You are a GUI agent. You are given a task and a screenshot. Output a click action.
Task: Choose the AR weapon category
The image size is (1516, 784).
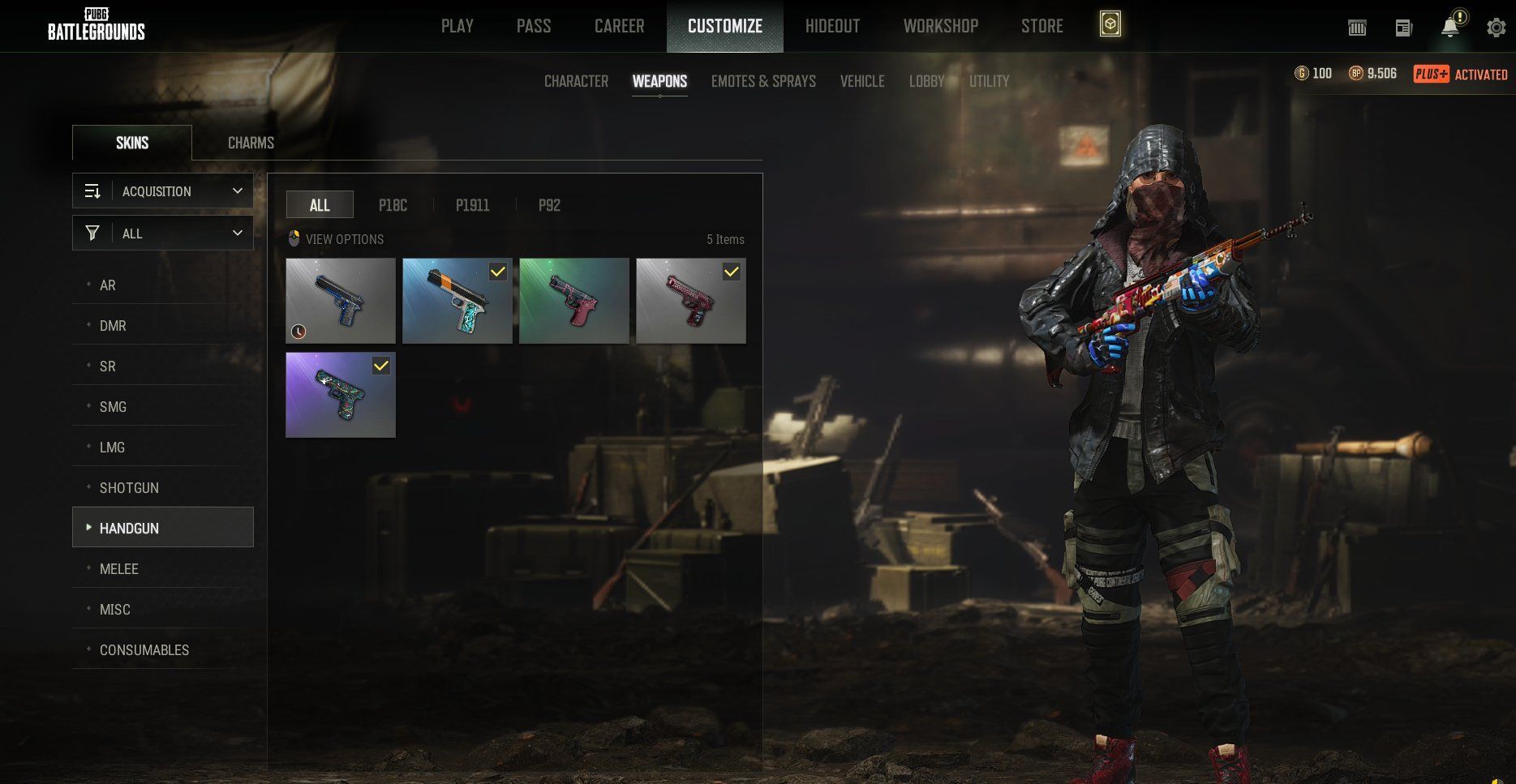click(x=108, y=285)
